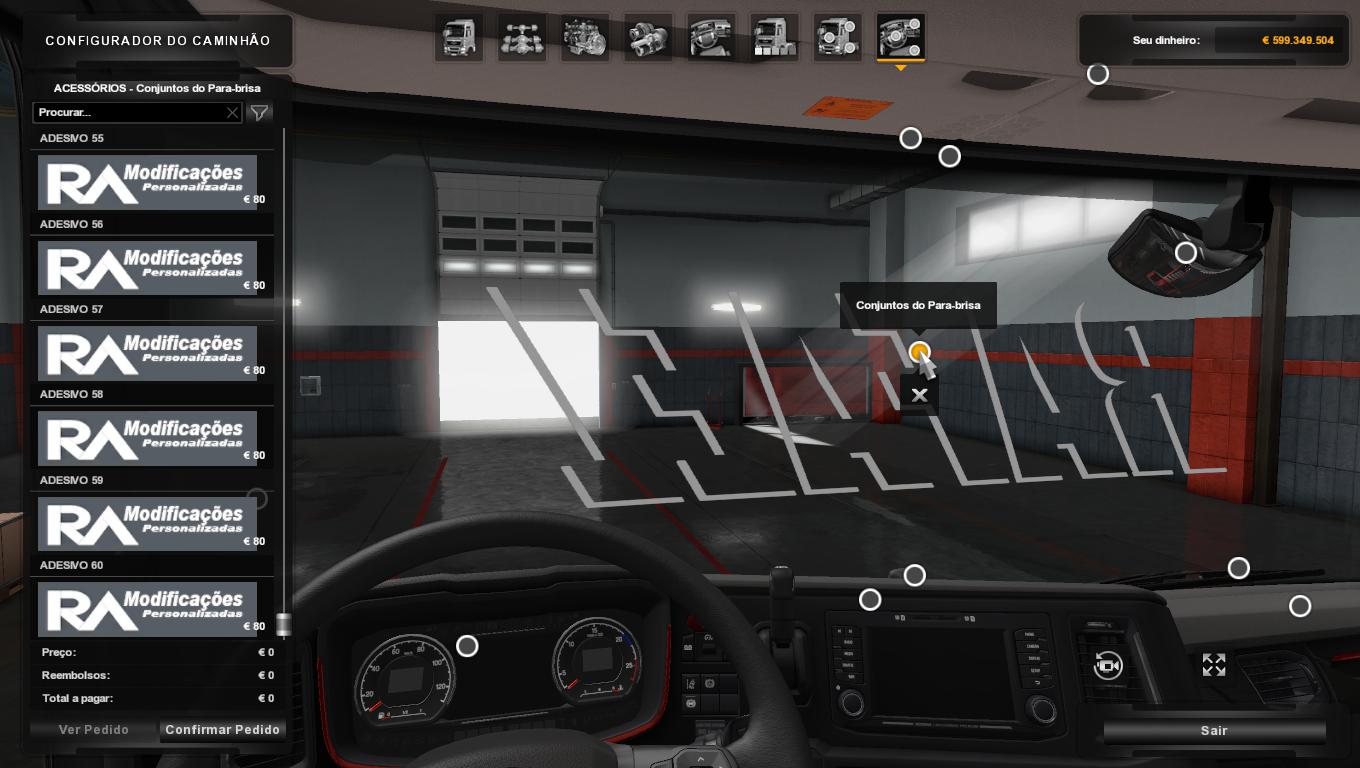This screenshot has width=1360, height=768.
Task: Choose the ADESIVO 56 sticker
Action: click(147, 267)
